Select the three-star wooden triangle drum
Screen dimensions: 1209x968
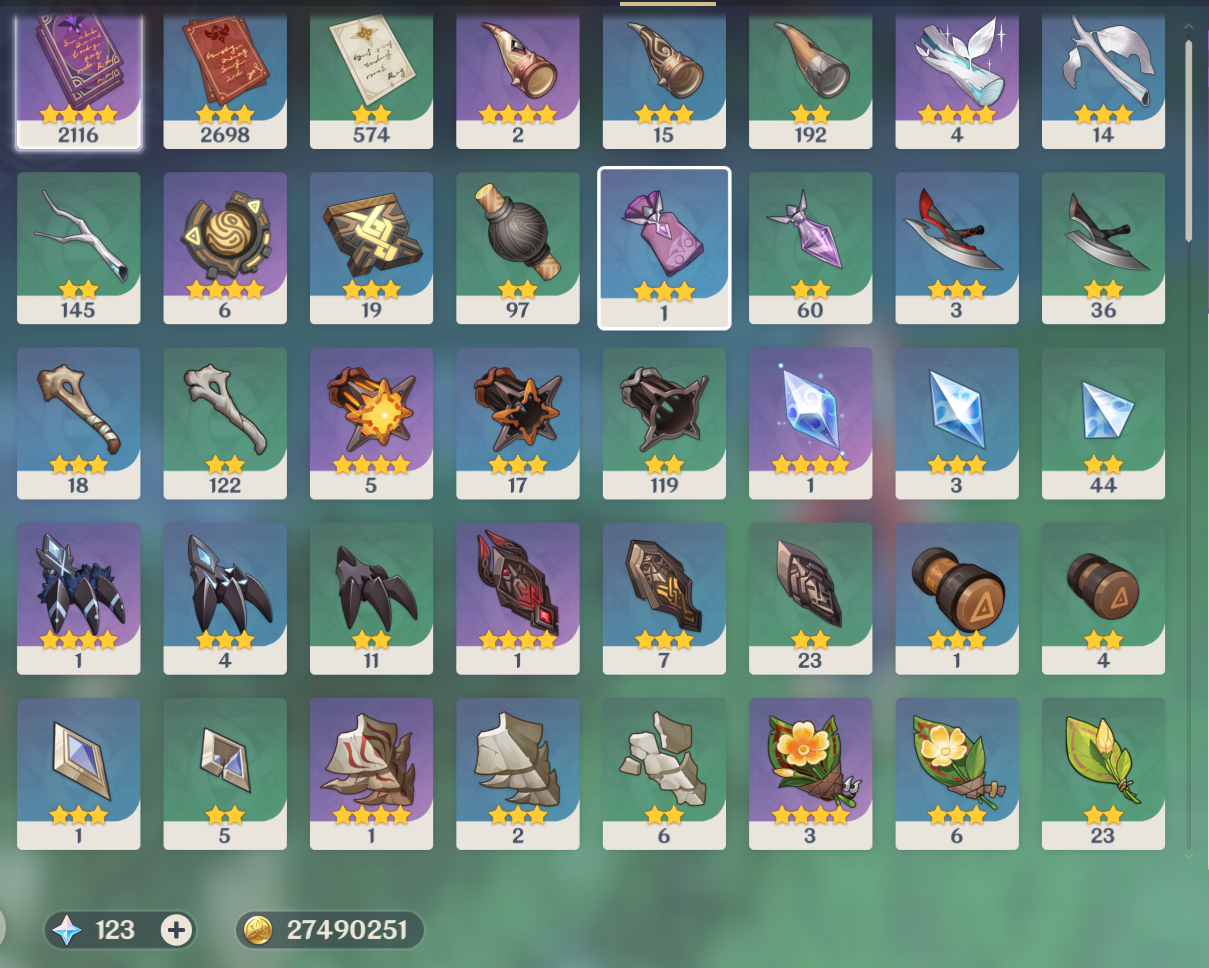pyautogui.click(x=956, y=595)
